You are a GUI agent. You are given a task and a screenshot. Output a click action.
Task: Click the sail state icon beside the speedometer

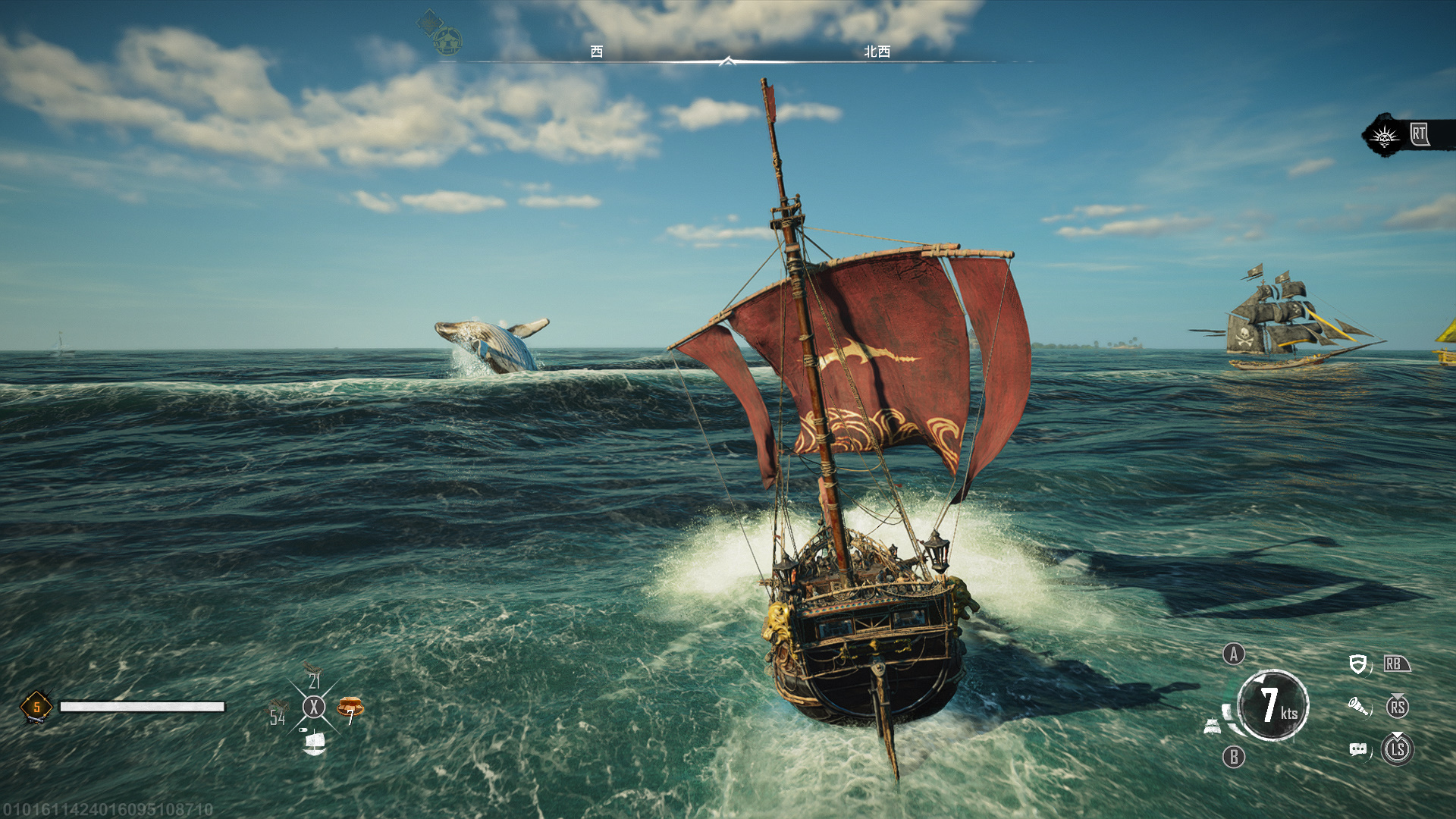1213,727
